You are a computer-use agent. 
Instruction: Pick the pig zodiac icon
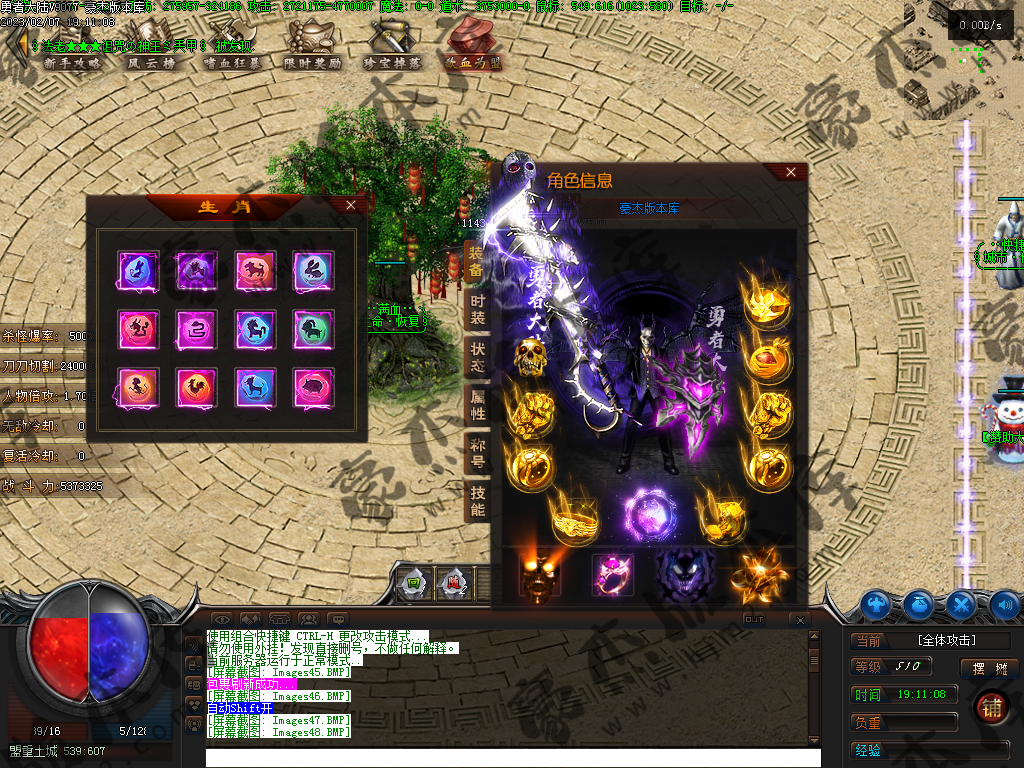(313, 387)
